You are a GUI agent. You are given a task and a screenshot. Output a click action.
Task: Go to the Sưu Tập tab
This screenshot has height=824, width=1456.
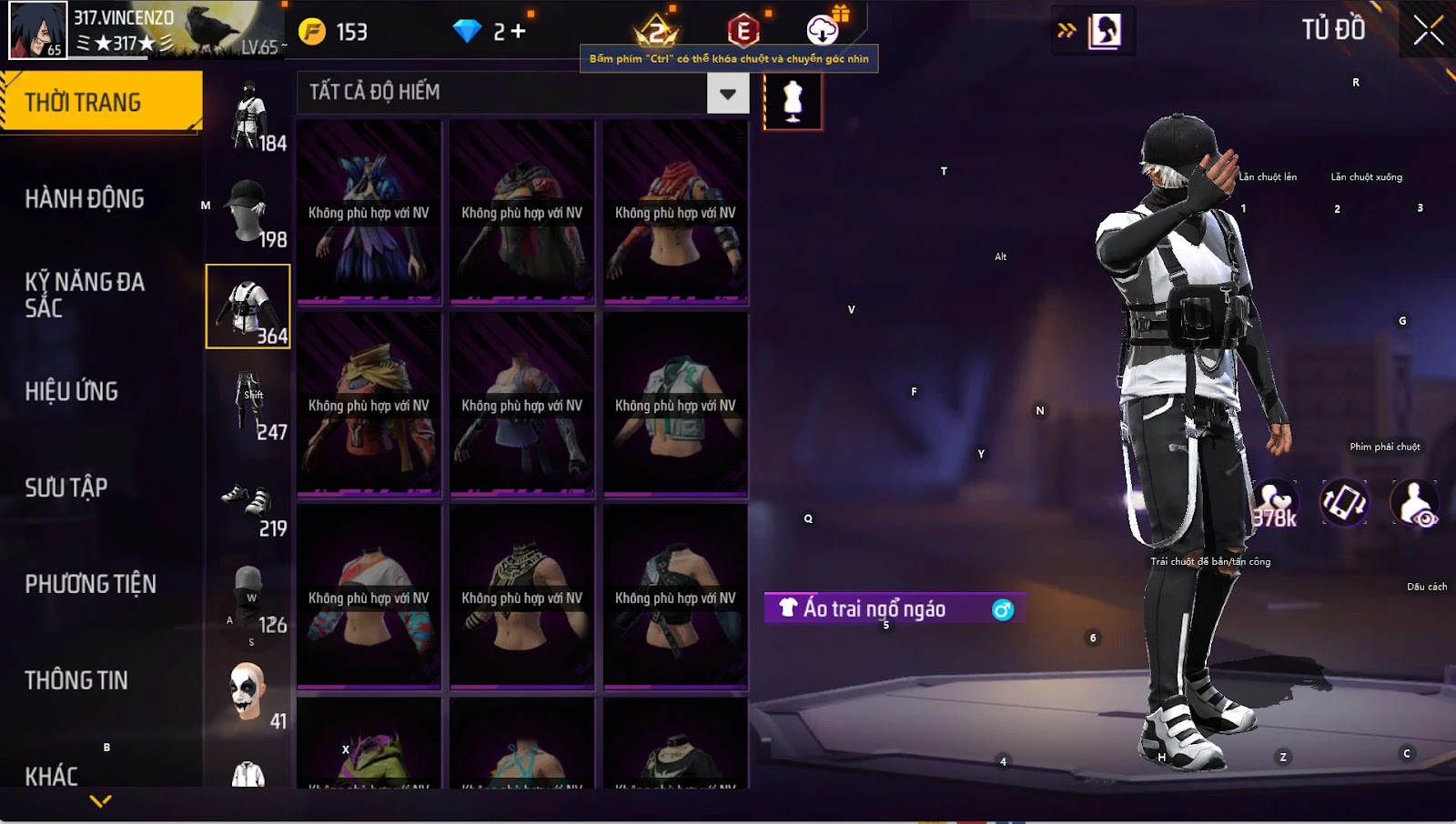point(66,487)
